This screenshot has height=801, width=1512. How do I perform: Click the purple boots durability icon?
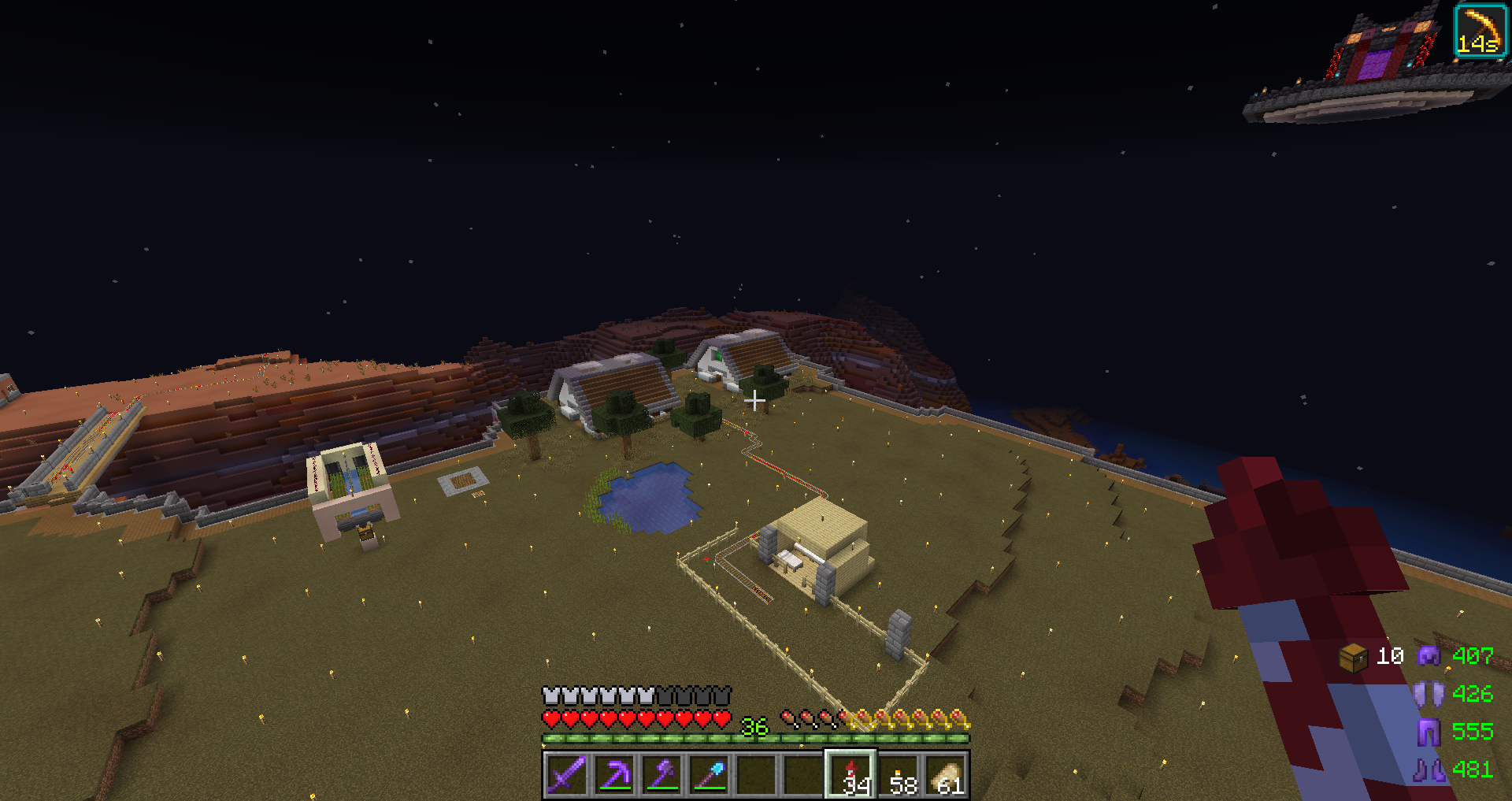pos(1429,769)
